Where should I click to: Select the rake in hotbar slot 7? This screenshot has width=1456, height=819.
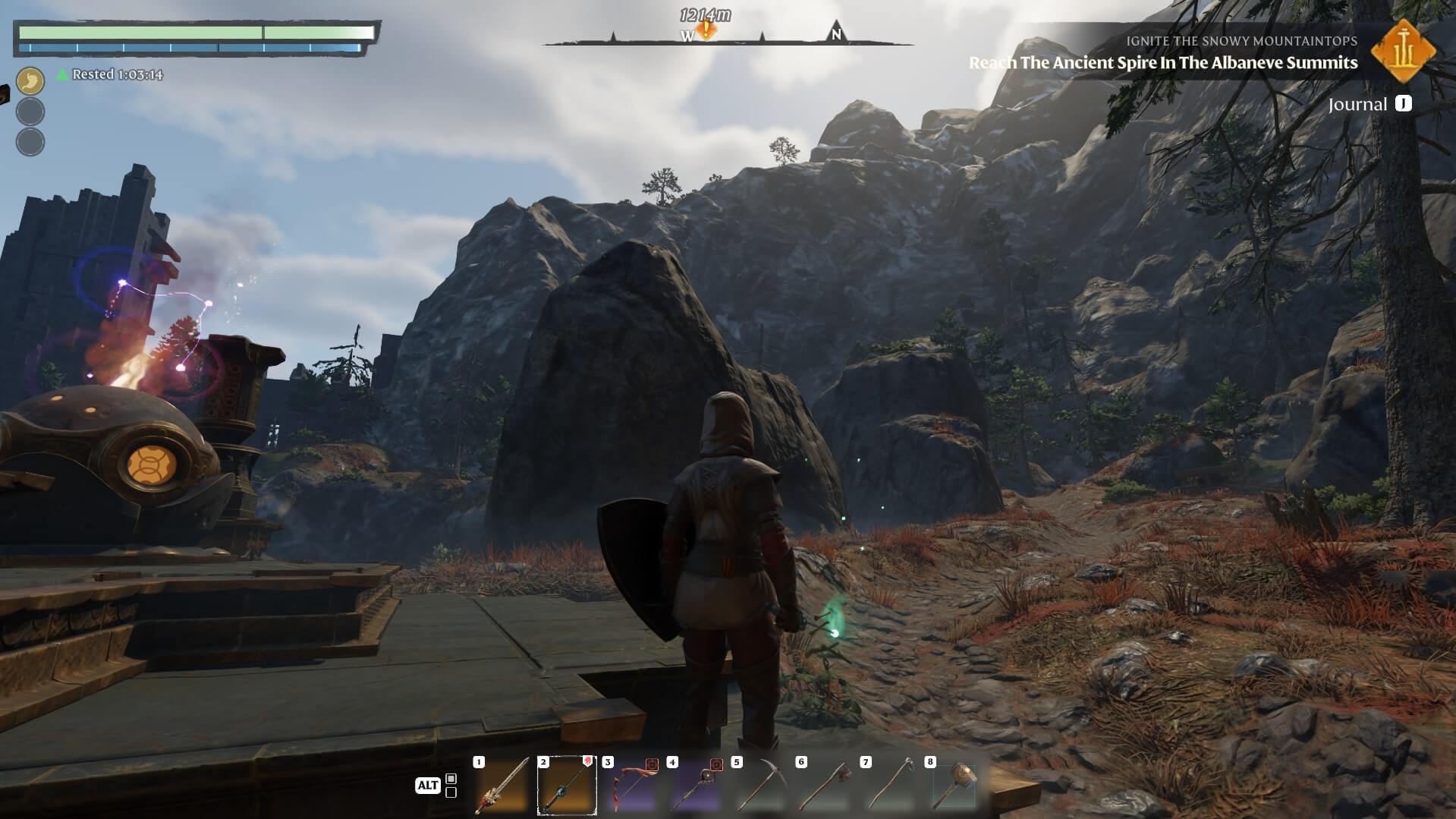click(889, 786)
